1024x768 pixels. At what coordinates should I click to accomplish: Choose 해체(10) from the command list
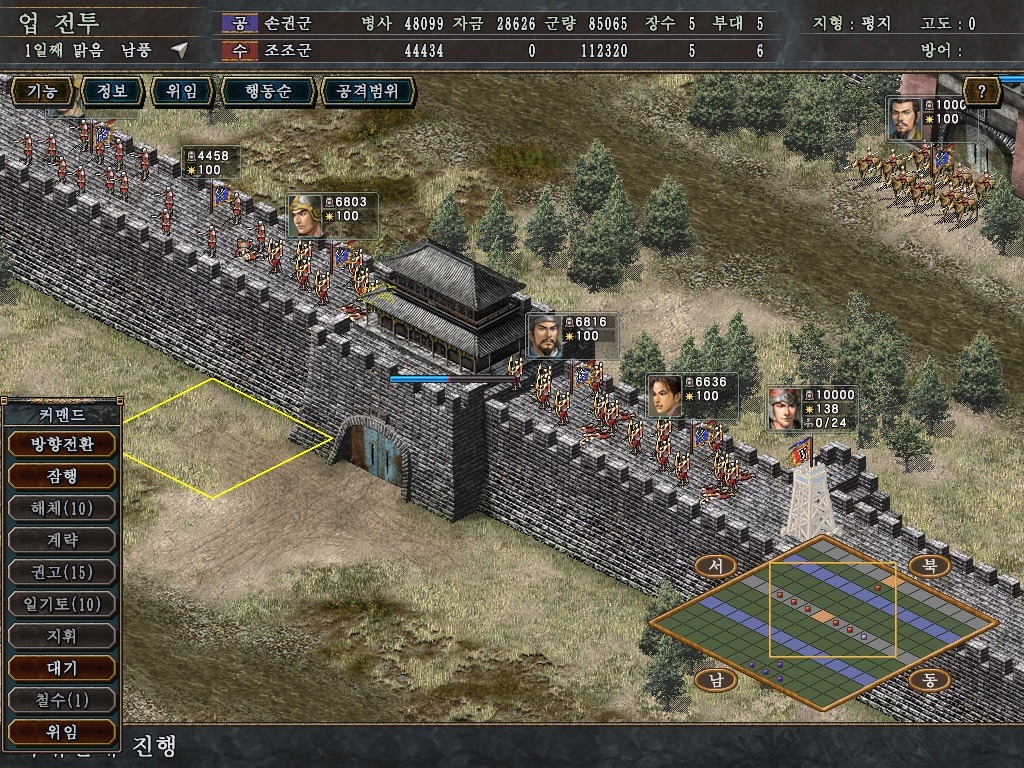point(61,507)
